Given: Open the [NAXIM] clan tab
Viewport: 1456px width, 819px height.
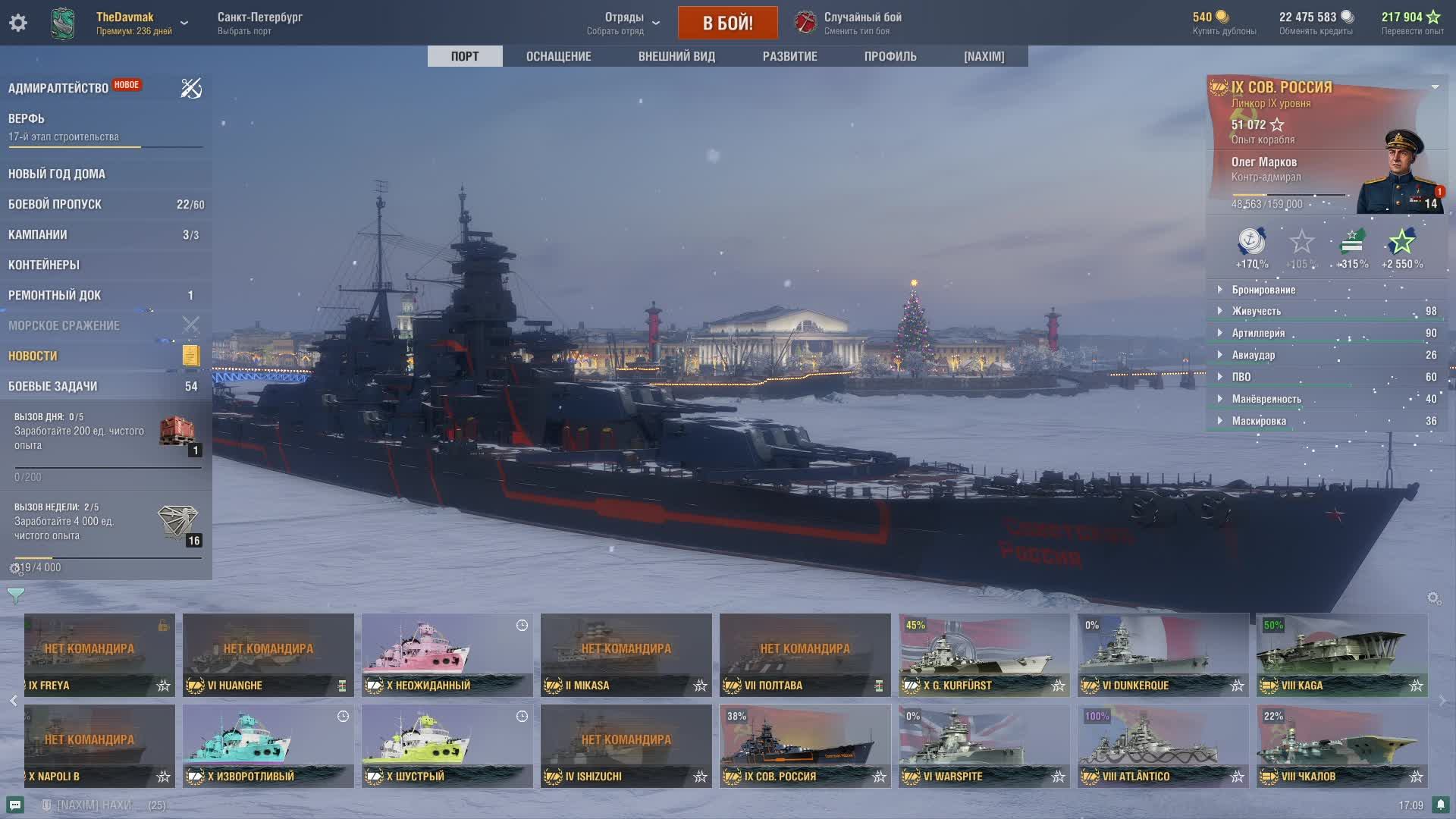Looking at the screenshot, I should click(984, 56).
